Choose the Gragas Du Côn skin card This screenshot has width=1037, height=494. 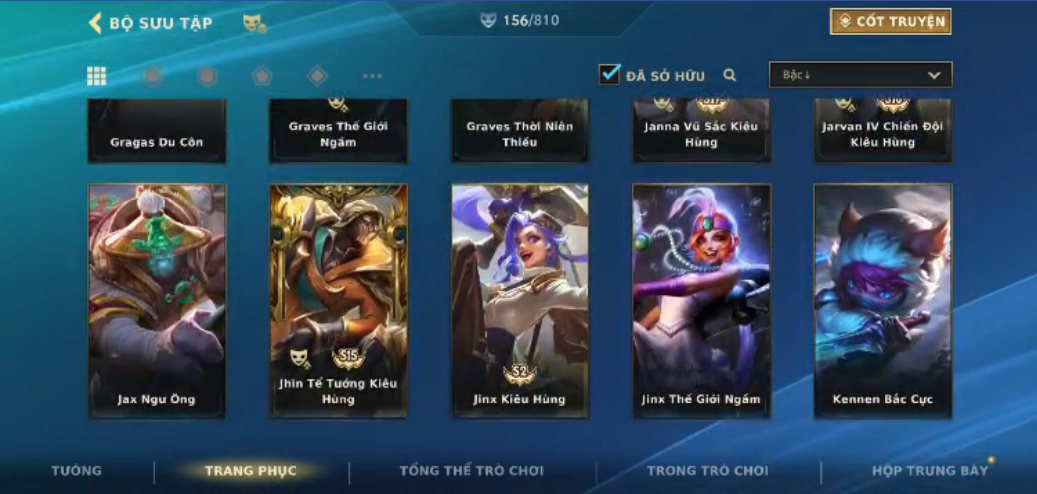coord(157,131)
